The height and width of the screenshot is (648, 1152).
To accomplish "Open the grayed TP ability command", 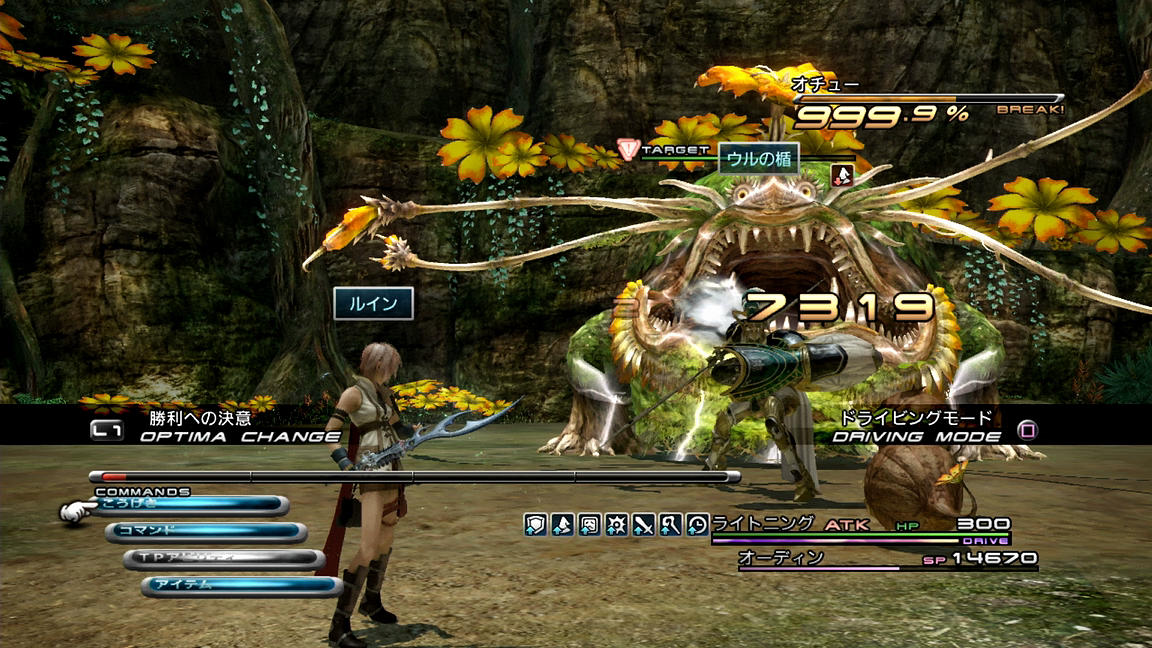I will [x=223, y=559].
